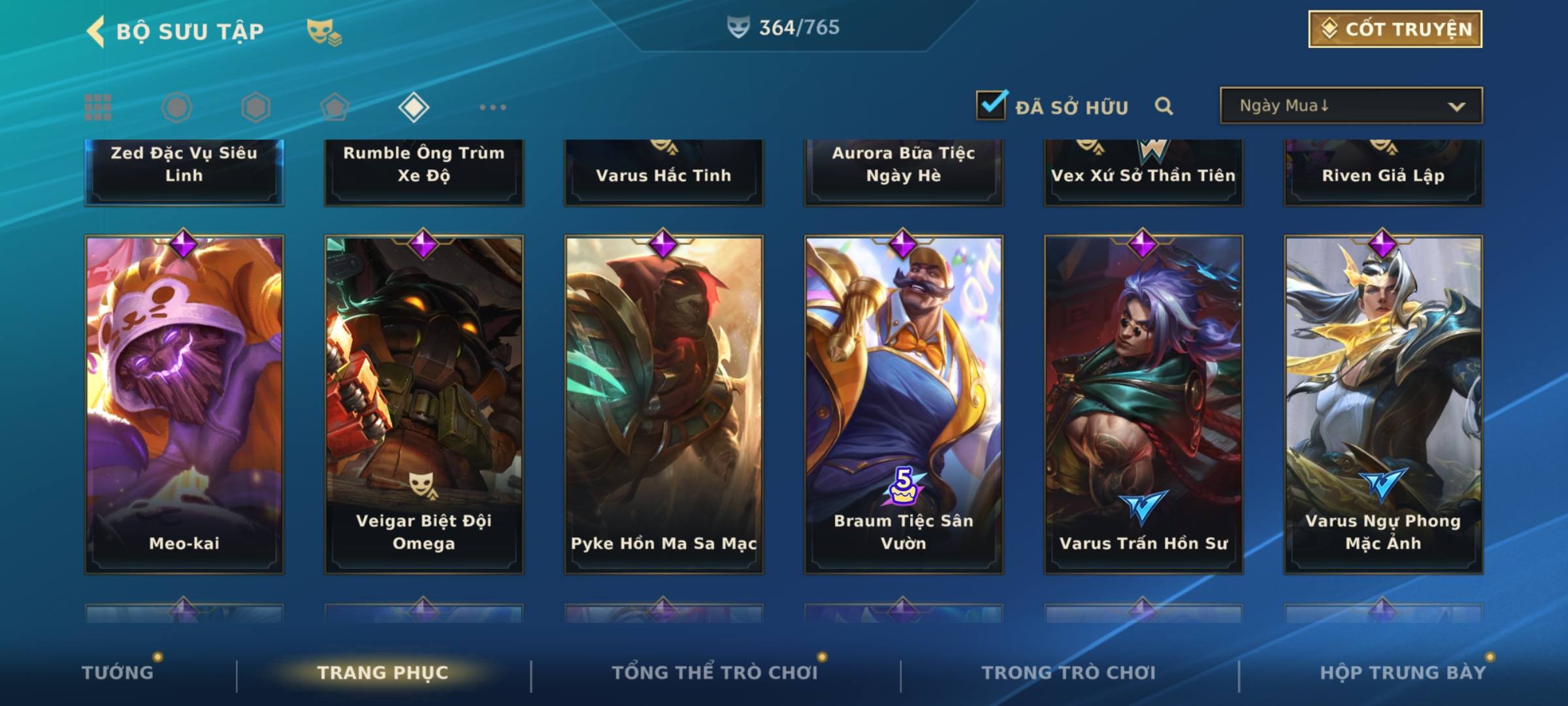Open the Cốt Truyện button
This screenshot has height=706, width=1568.
click(x=1395, y=29)
